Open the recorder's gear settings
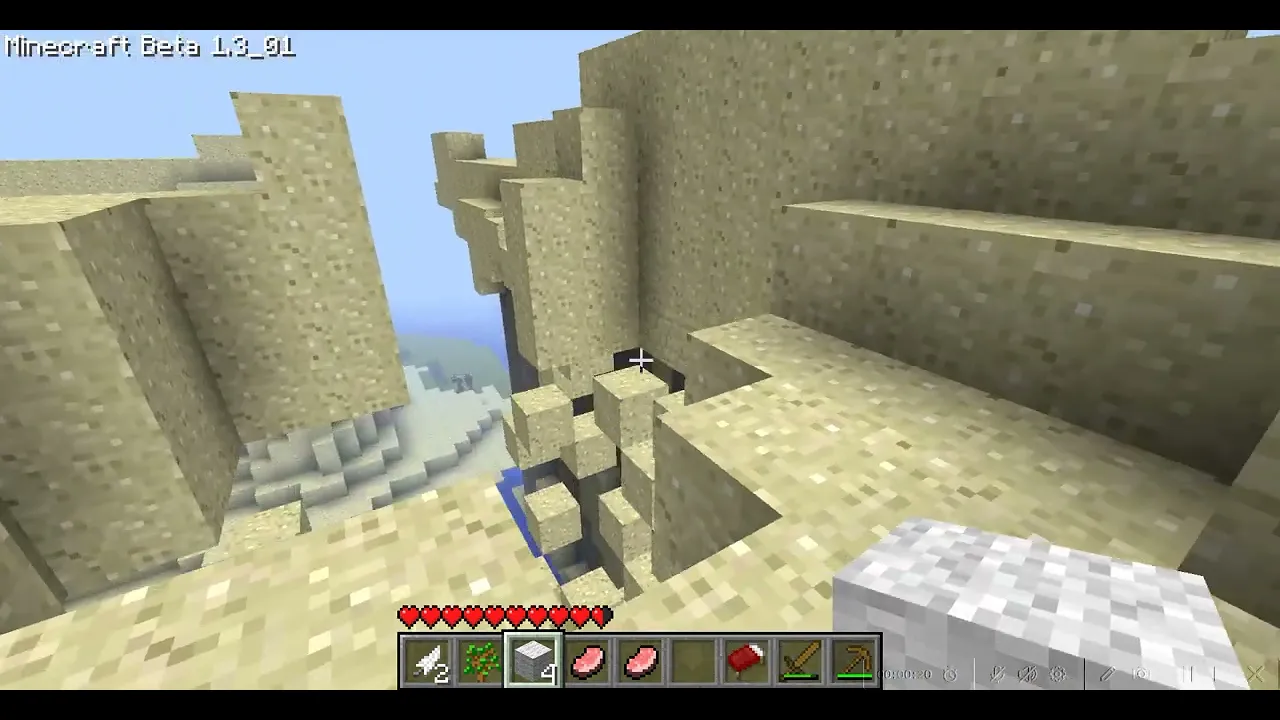This screenshot has height=720, width=1280. pos(1058,674)
